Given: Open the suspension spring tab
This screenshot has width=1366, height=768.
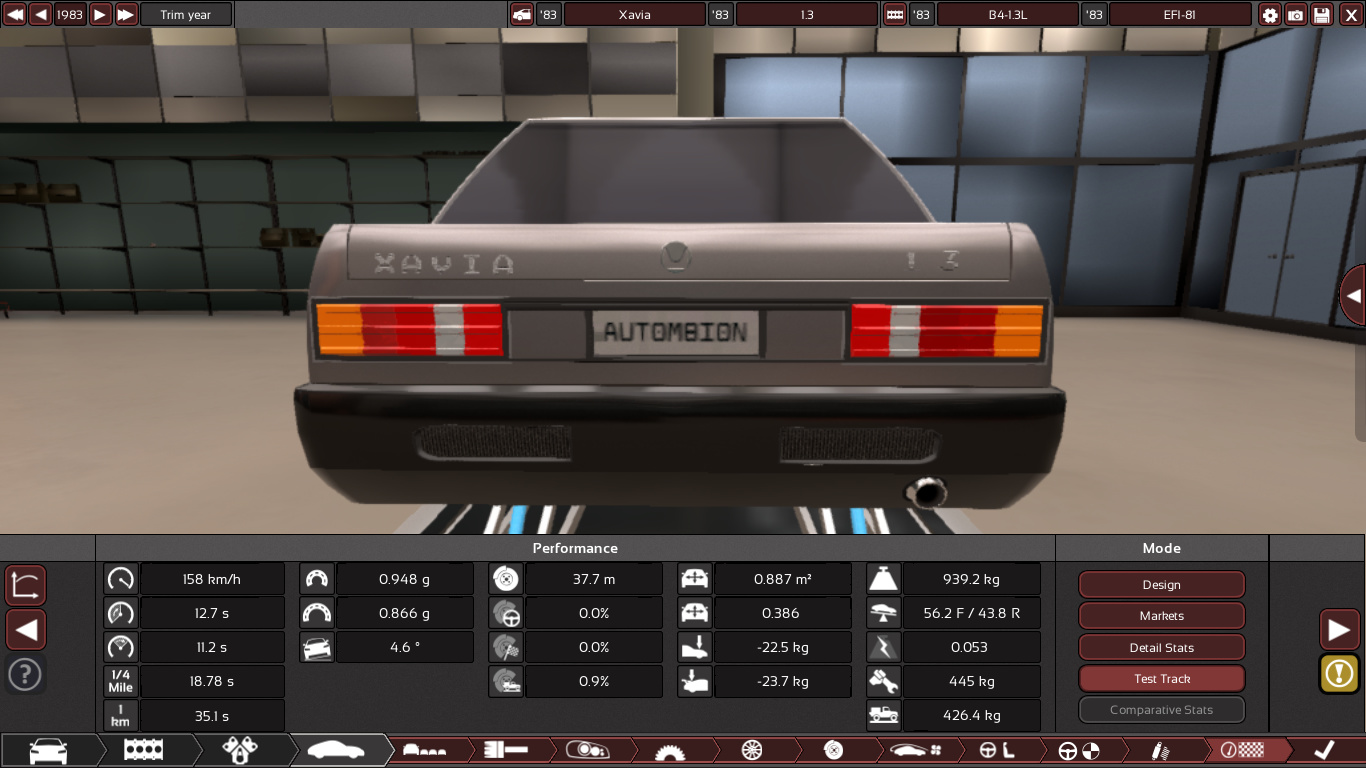Looking at the screenshot, I should [x=1160, y=750].
